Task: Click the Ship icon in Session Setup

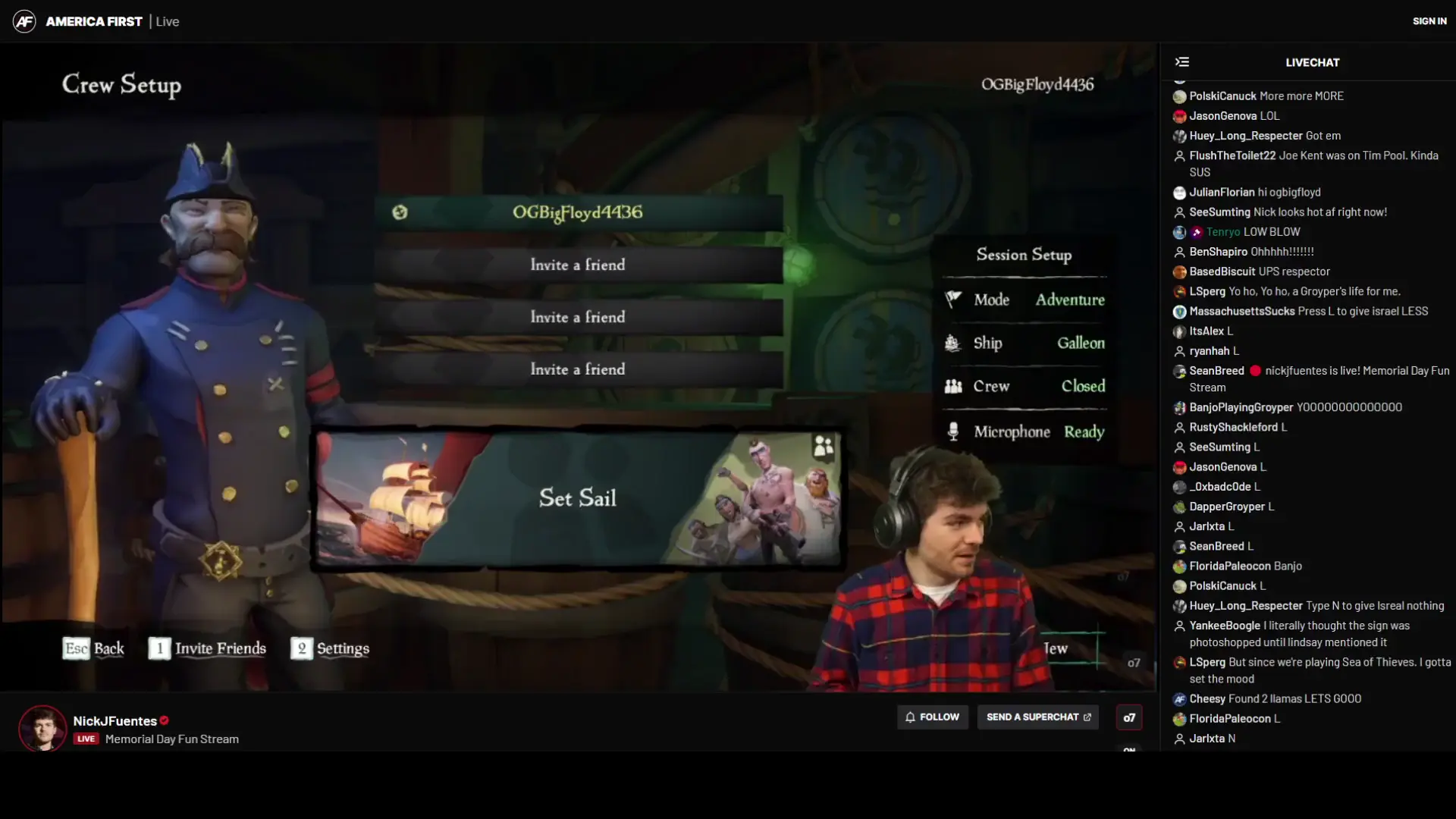Action: coord(953,343)
